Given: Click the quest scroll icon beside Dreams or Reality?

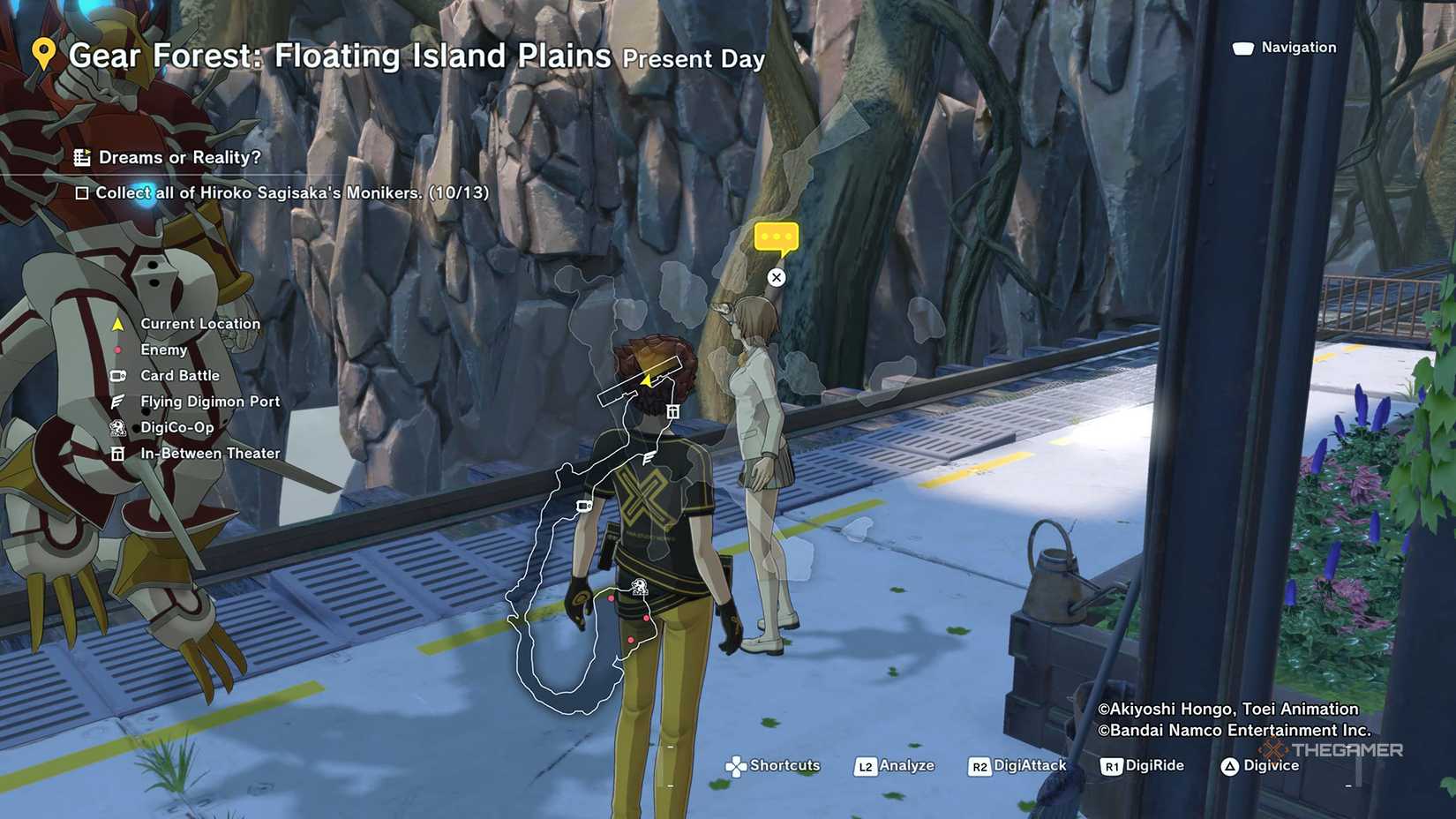Looking at the screenshot, I should coord(84,157).
